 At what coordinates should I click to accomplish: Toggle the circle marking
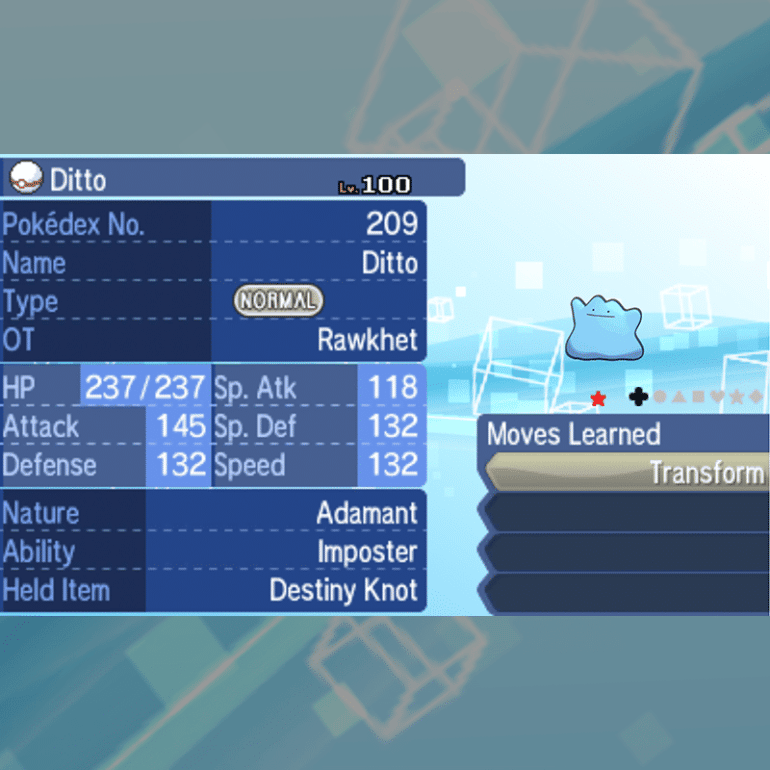660,398
